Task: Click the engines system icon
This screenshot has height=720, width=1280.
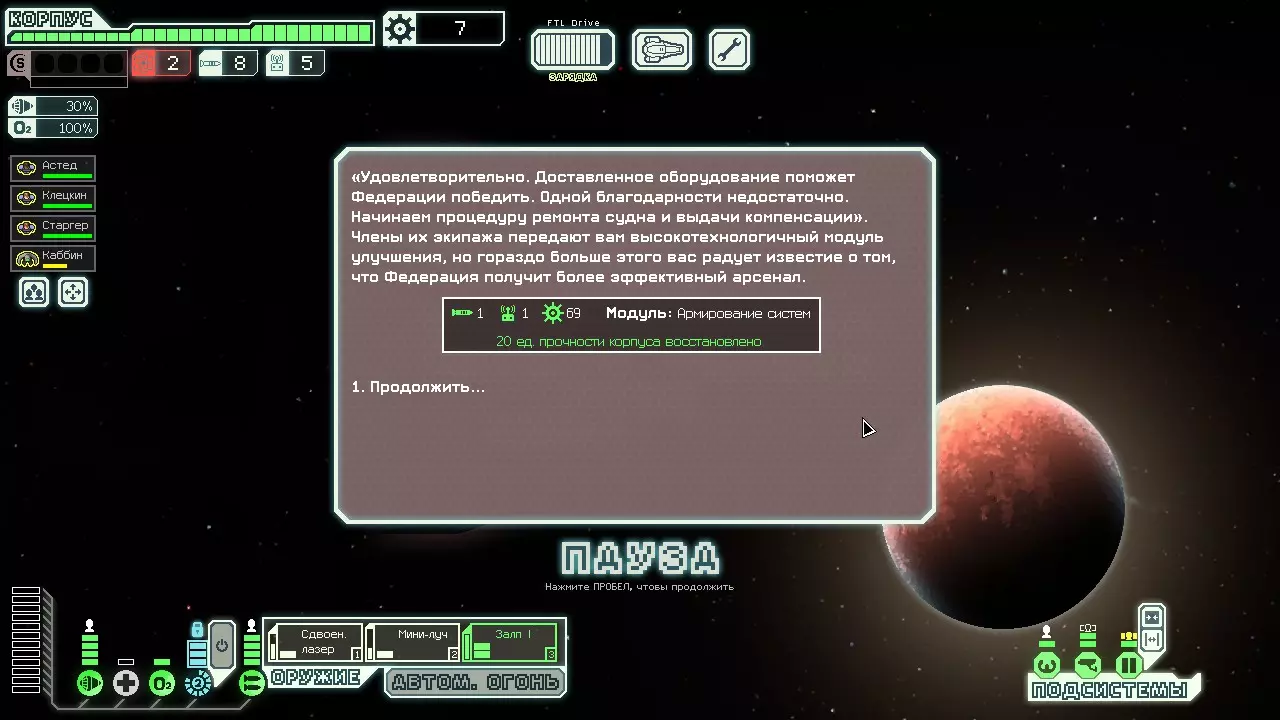Action: pyautogui.click(x=90, y=683)
